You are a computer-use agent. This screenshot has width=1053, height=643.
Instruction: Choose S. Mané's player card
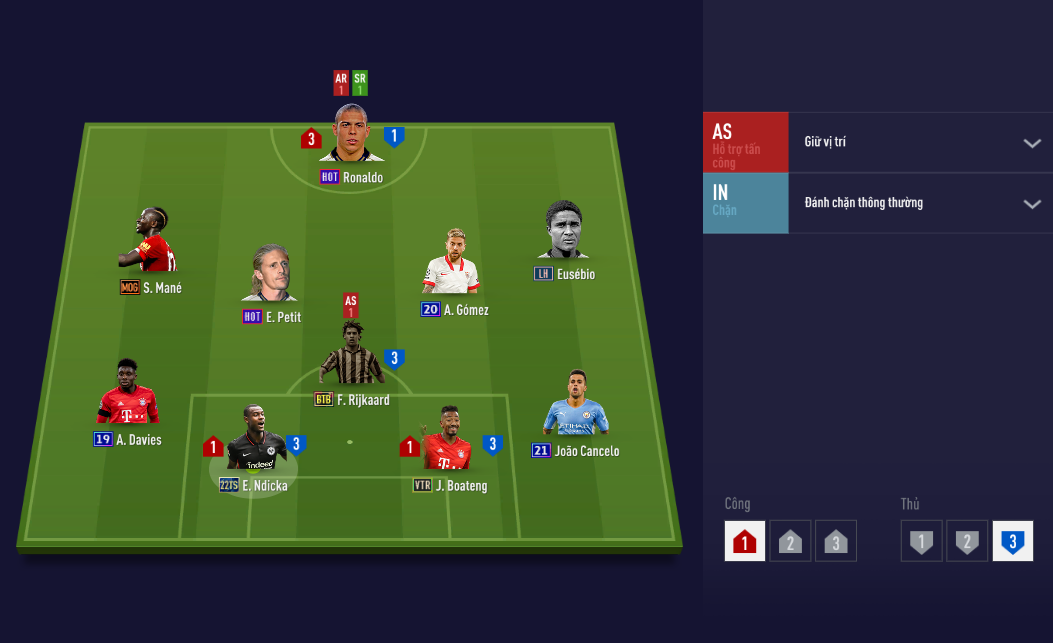tap(146, 243)
